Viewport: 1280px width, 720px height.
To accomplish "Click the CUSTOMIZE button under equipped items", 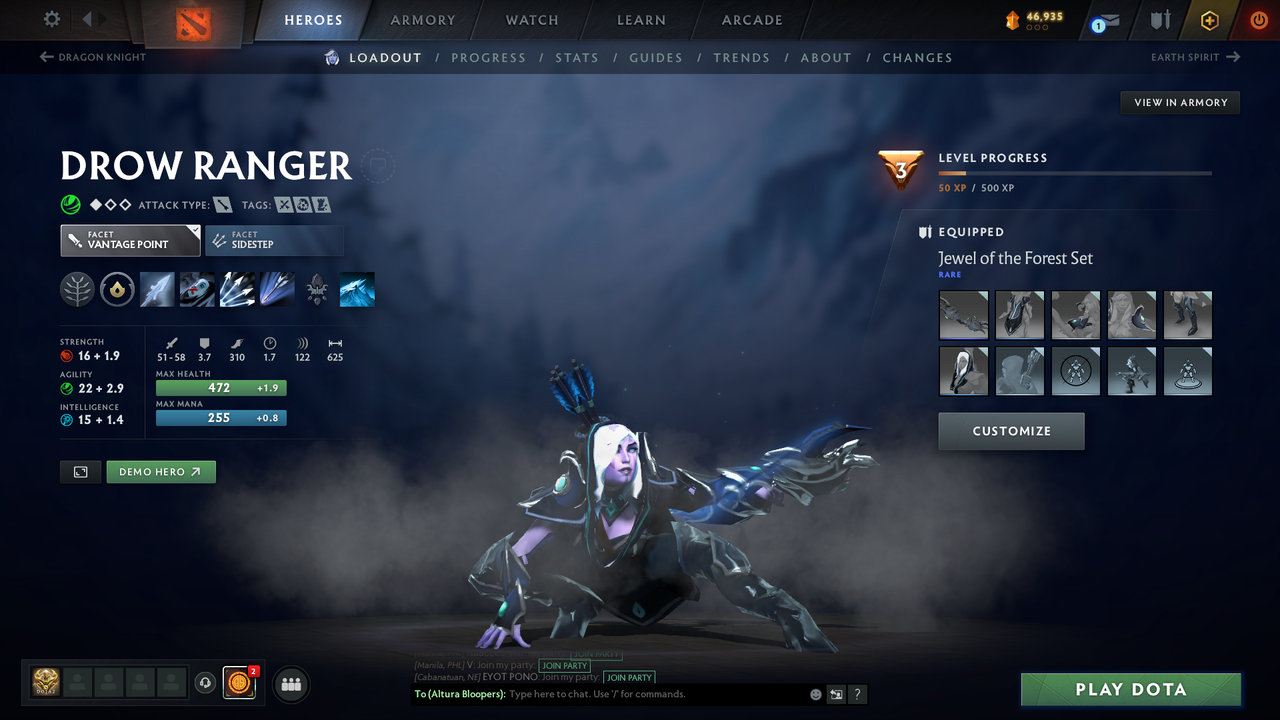I will (1011, 431).
